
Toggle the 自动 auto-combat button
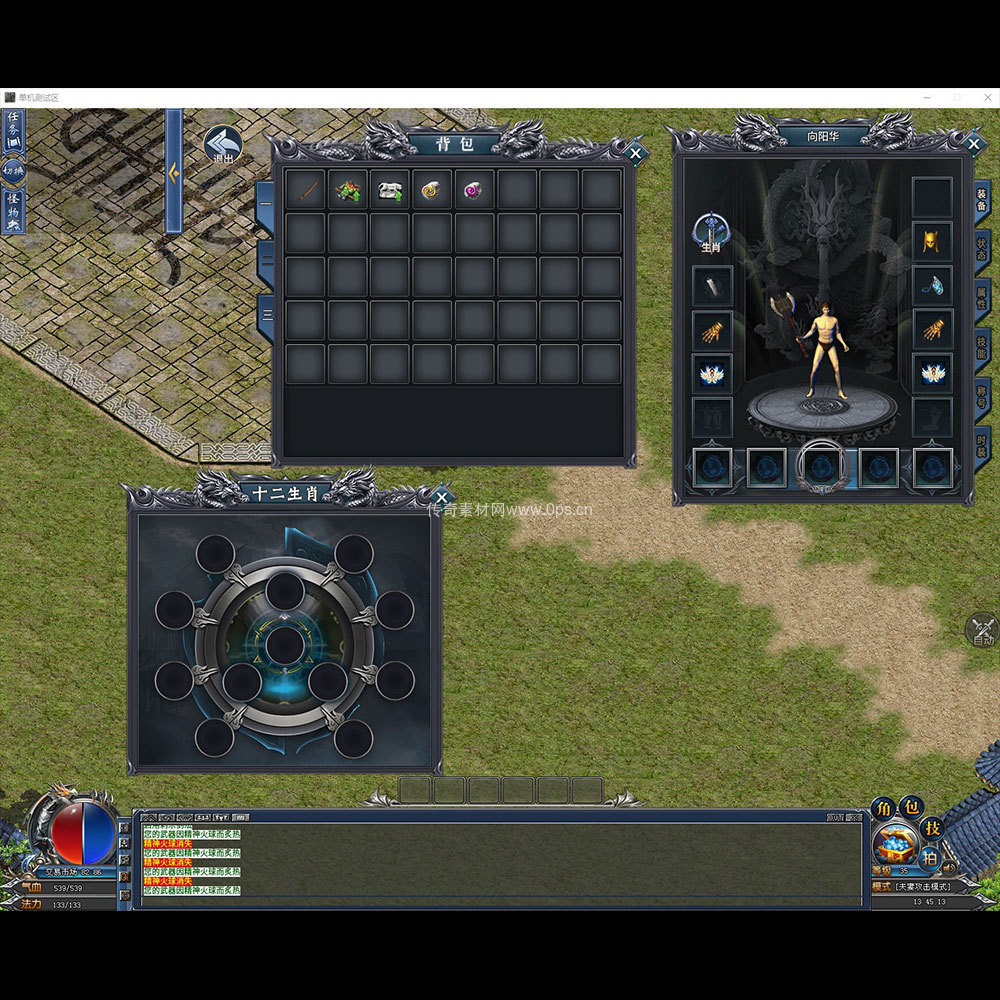982,630
